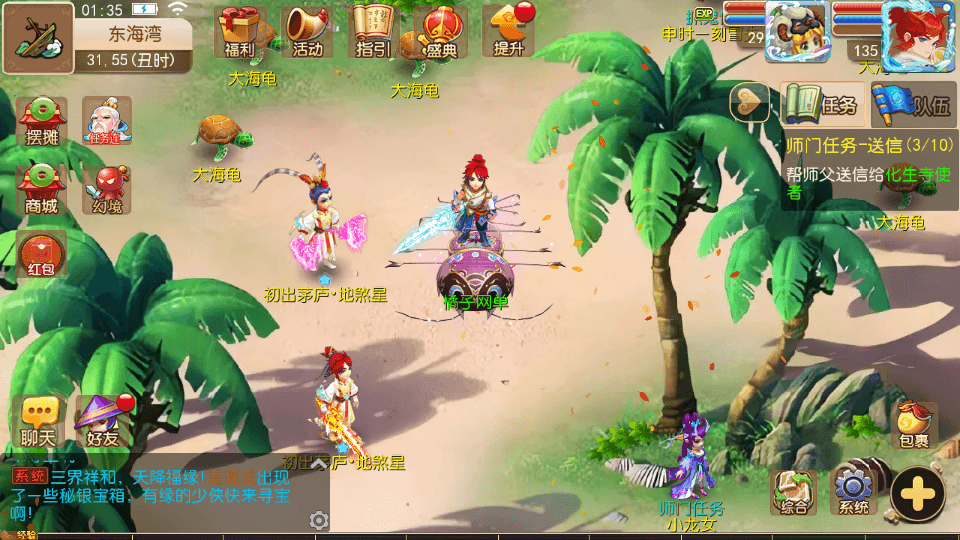Screen dimensions: 960x540
Task: Open the red-haired player character portrait
Action: [x=917, y=35]
